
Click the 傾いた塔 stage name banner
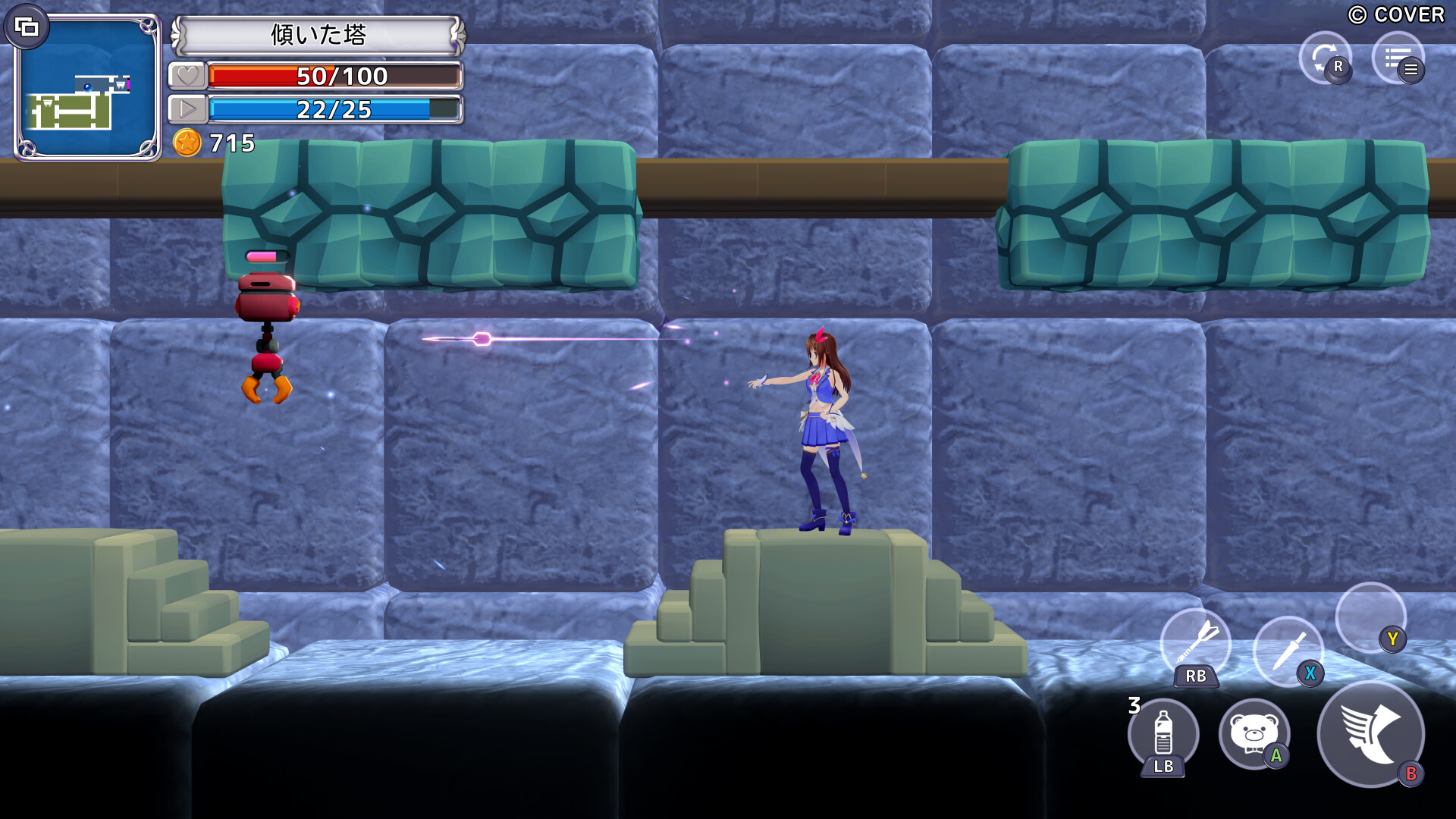pos(318,34)
